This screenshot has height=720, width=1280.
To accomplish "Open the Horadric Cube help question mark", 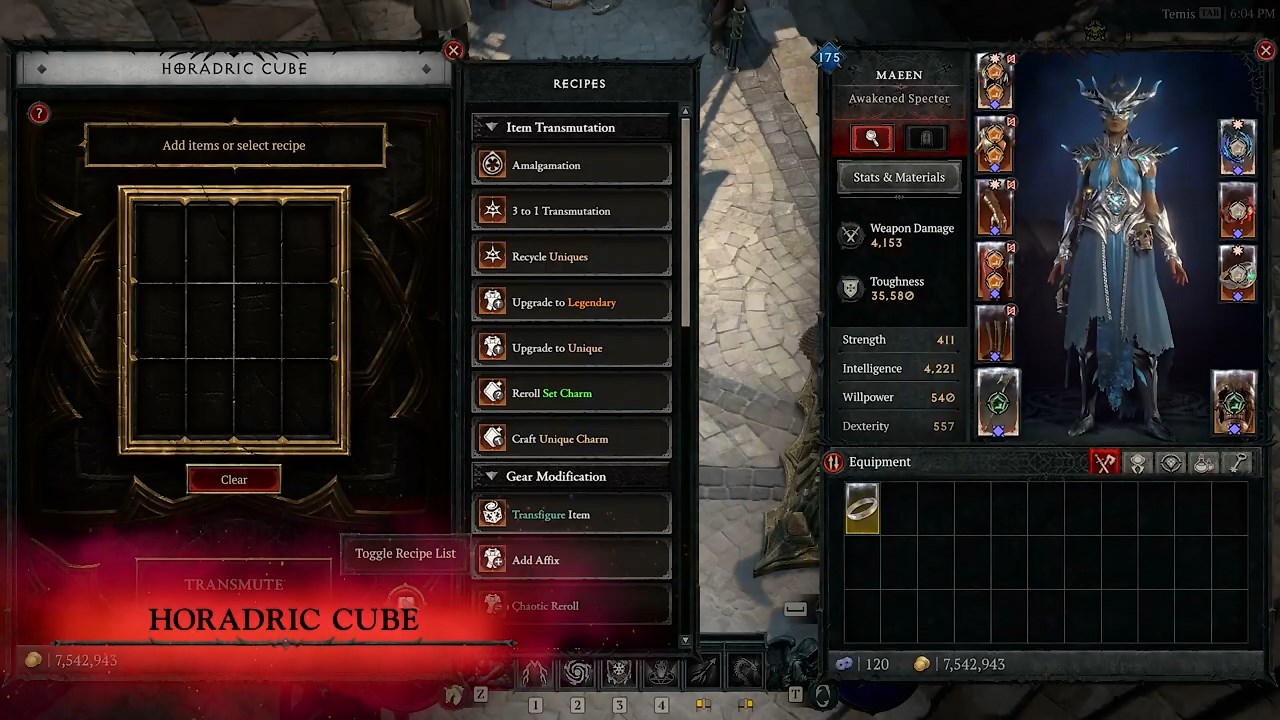I will (x=39, y=114).
